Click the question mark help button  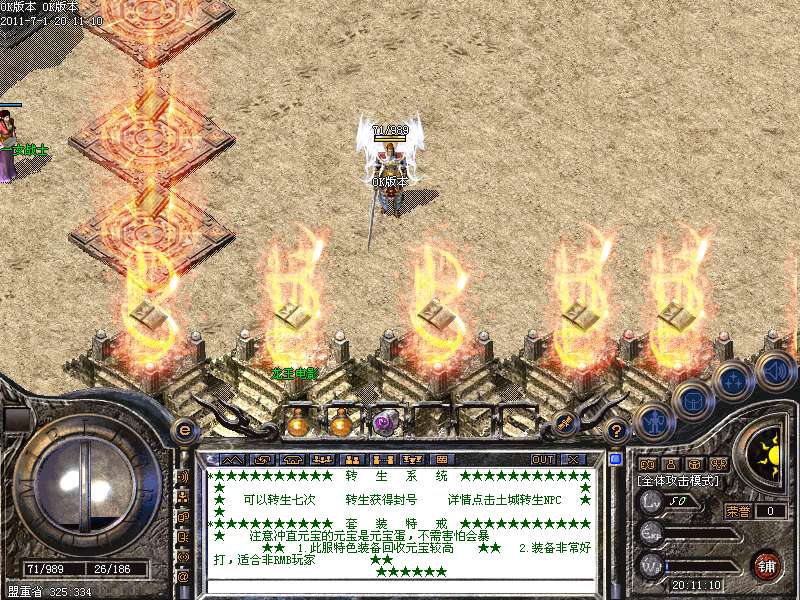617,431
